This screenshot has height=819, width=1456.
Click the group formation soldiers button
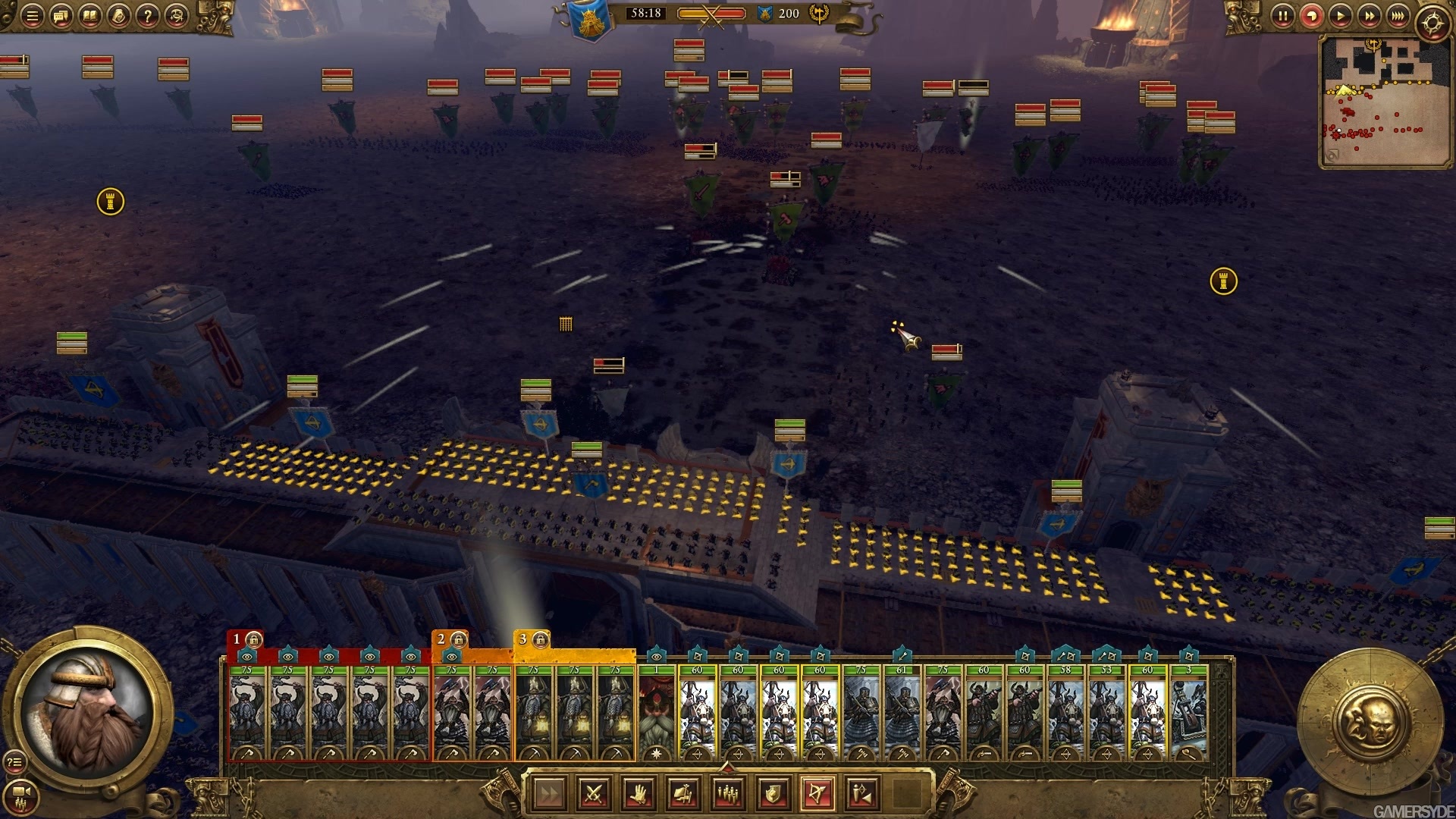tap(729, 794)
